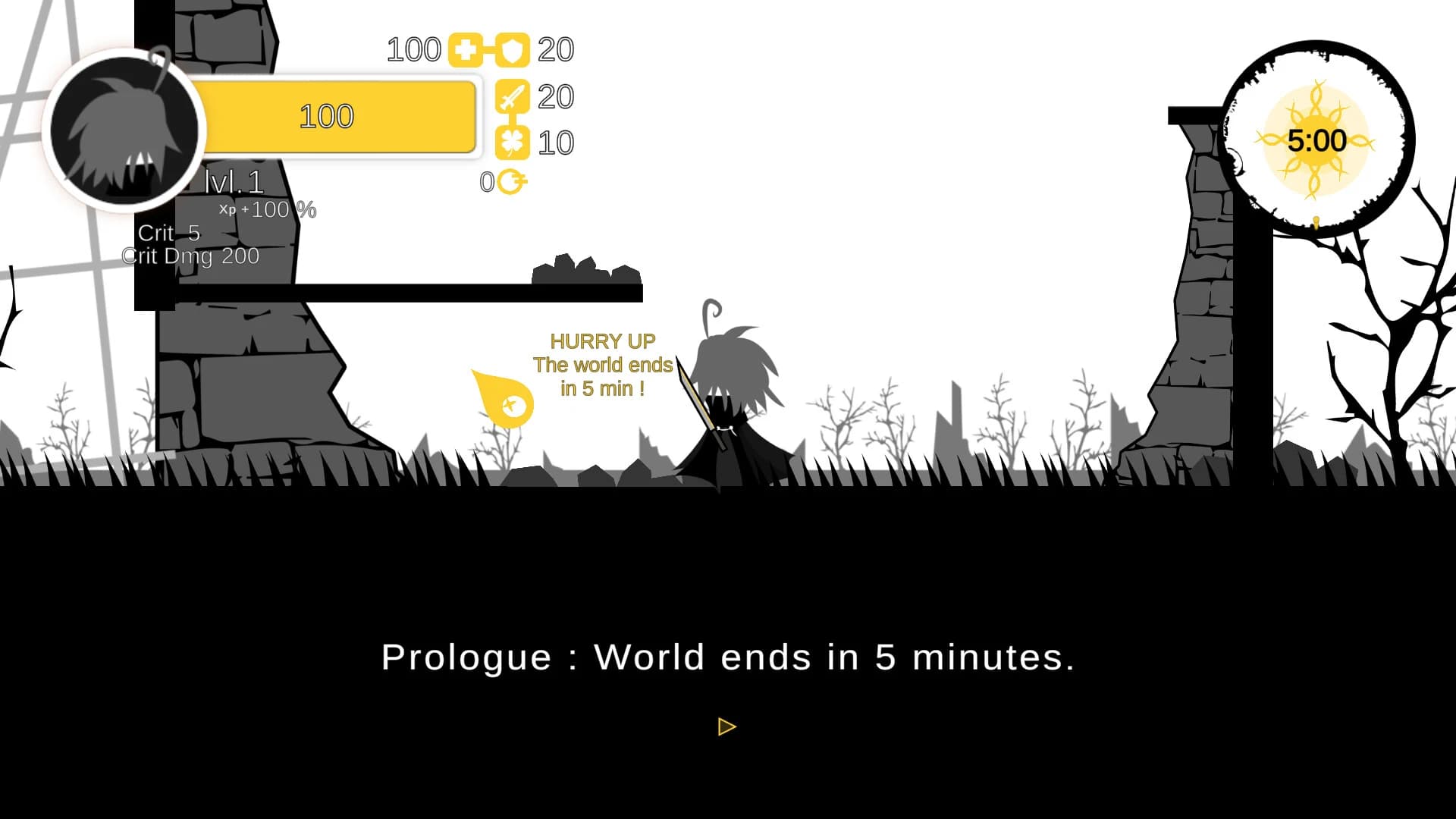The height and width of the screenshot is (819, 1456).
Task: Click the 20 value beside the shield icon
Action: point(557,49)
